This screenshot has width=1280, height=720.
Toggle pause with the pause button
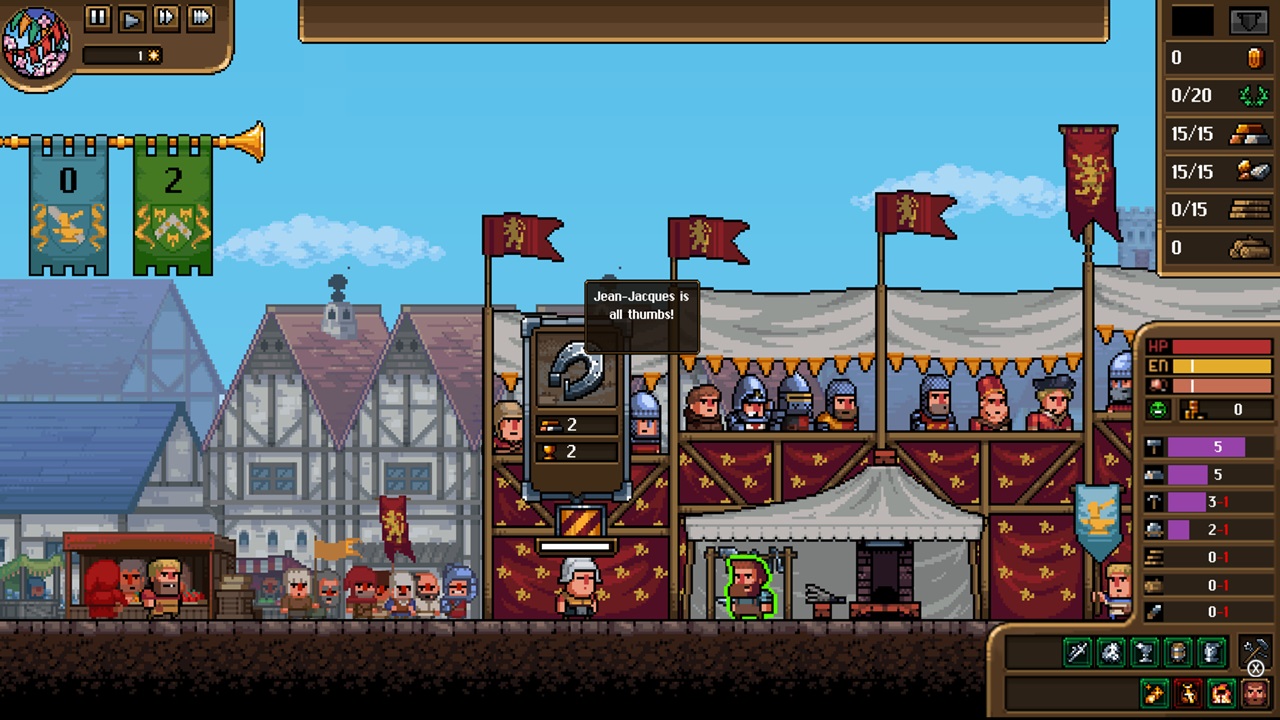(97, 18)
